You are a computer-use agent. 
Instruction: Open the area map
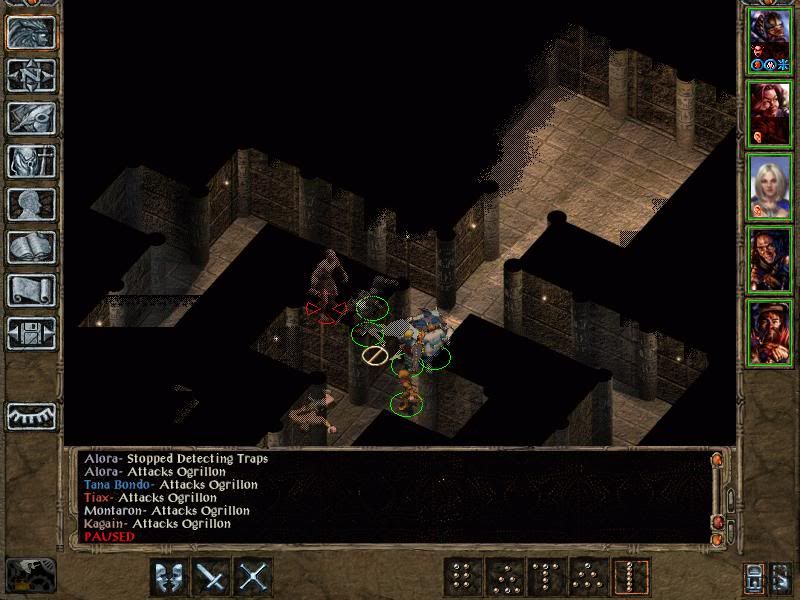pyautogui.click(x=31, y=75)
